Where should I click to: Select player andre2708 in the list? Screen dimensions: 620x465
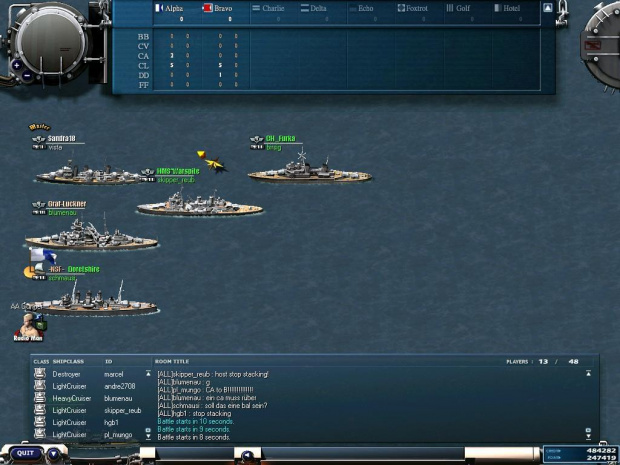[x=119, y=386]
